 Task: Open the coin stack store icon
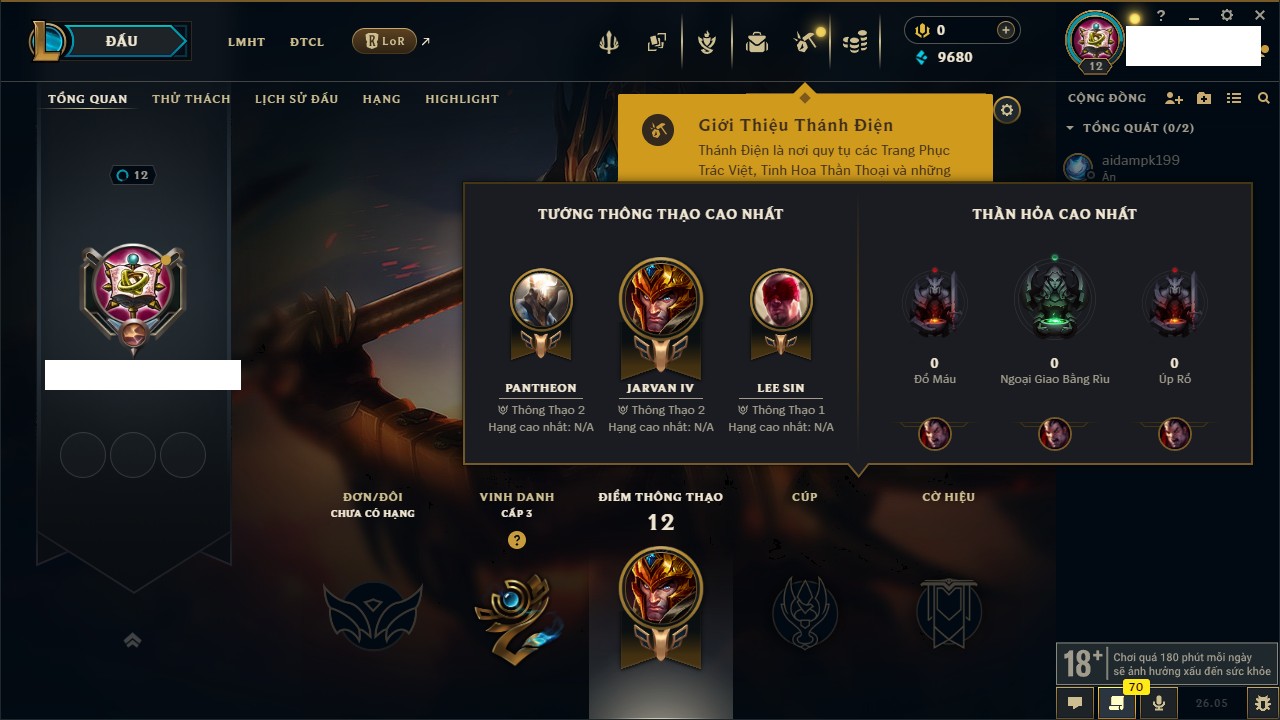854,42
